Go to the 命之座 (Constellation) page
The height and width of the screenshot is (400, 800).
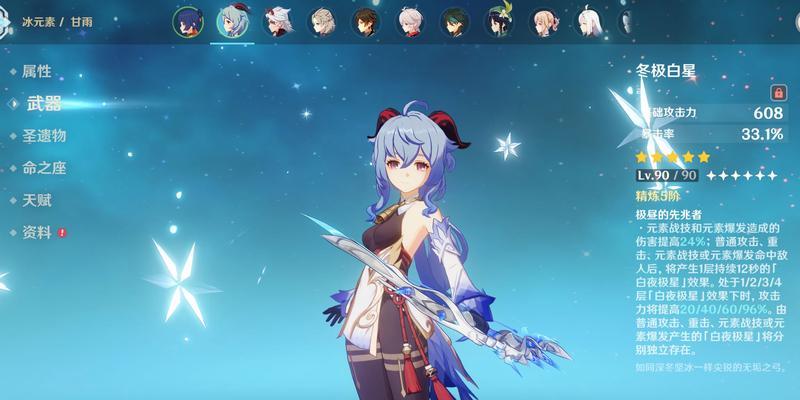pos(44,168)
